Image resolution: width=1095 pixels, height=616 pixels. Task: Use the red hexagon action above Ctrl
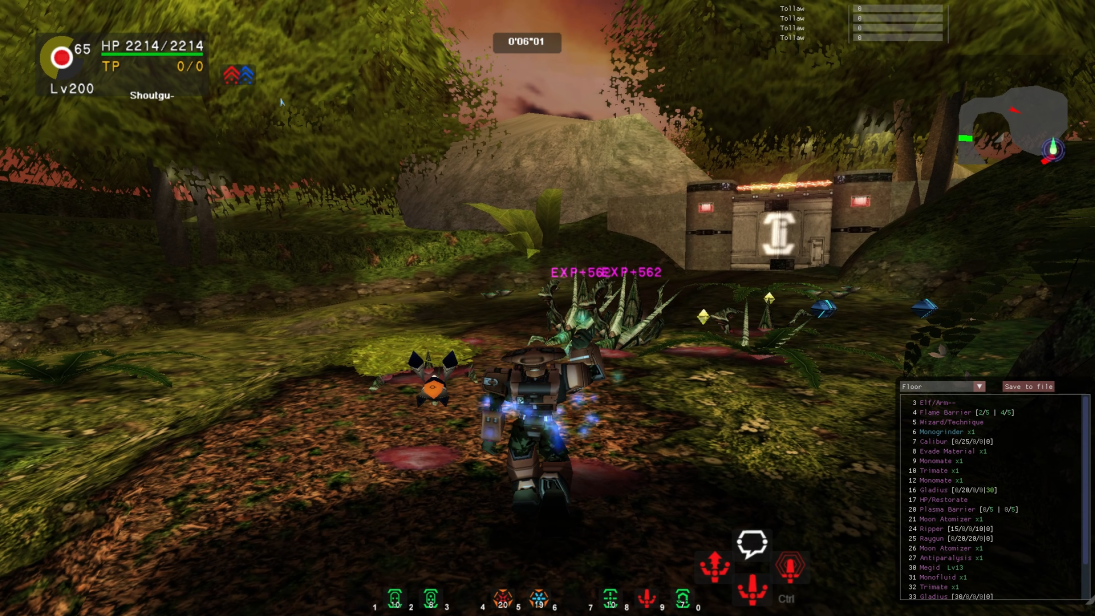[x=790, y=569]
